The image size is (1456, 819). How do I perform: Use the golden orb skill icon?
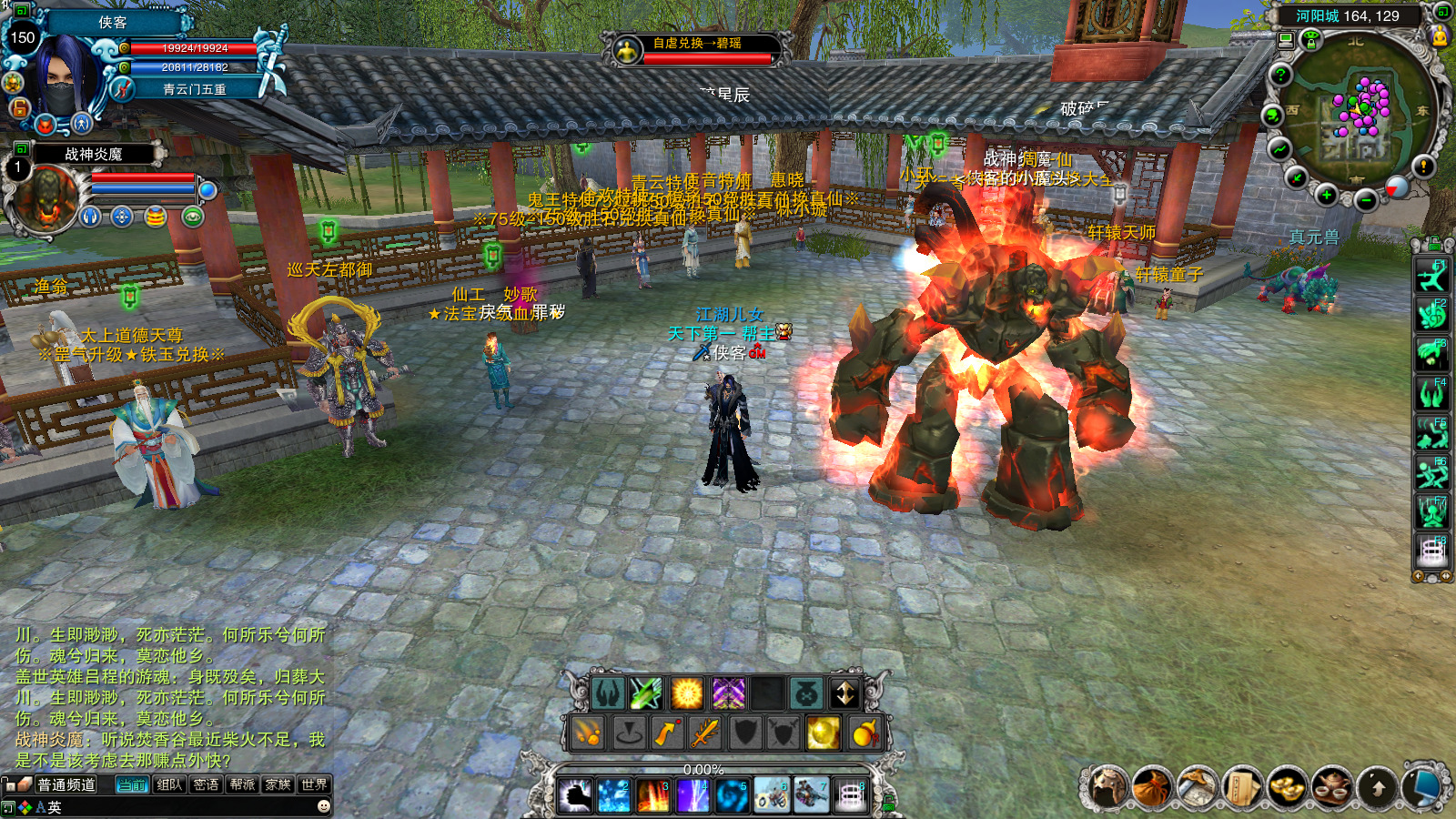823,733
